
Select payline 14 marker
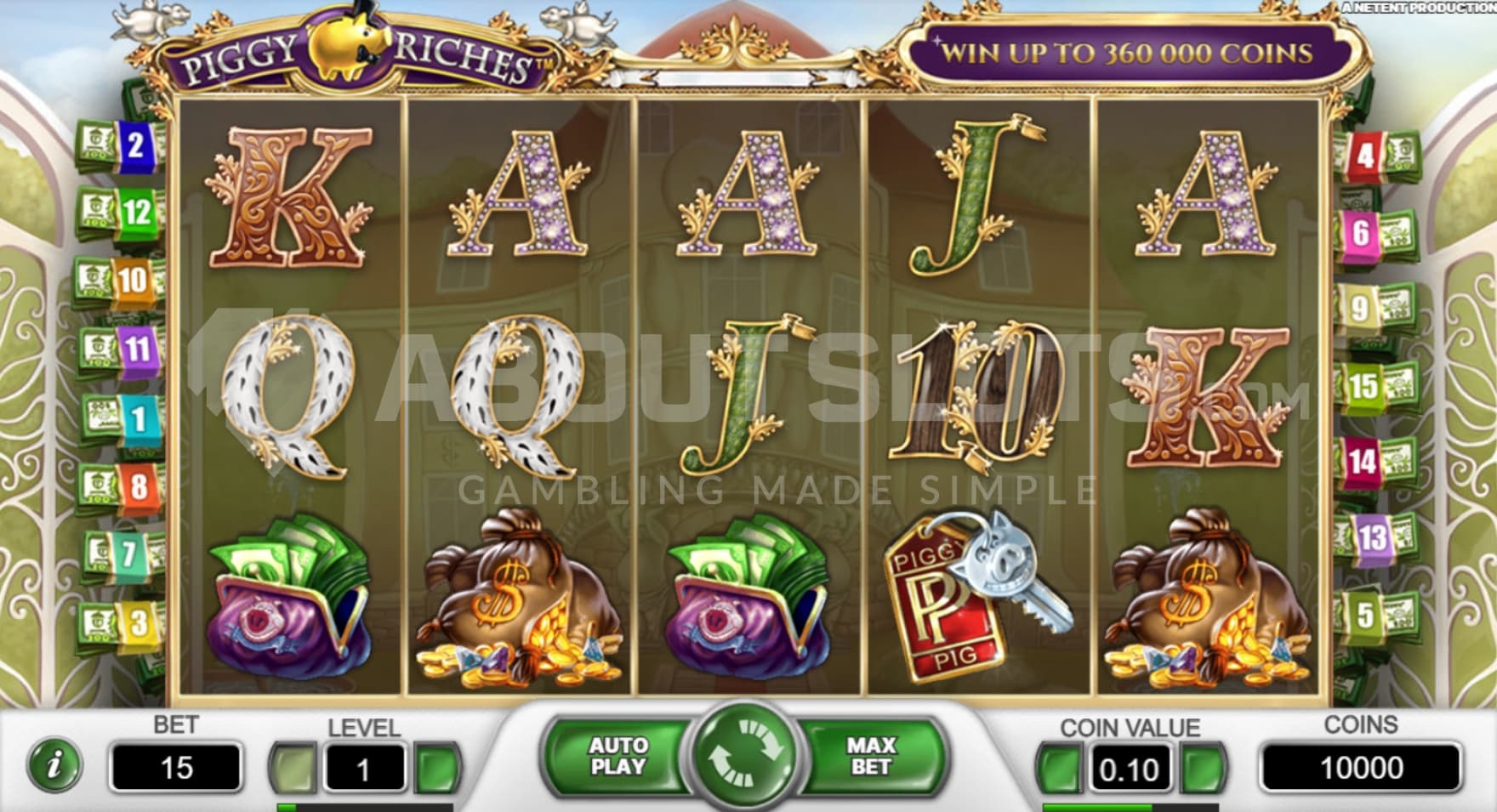point(1361,462)
